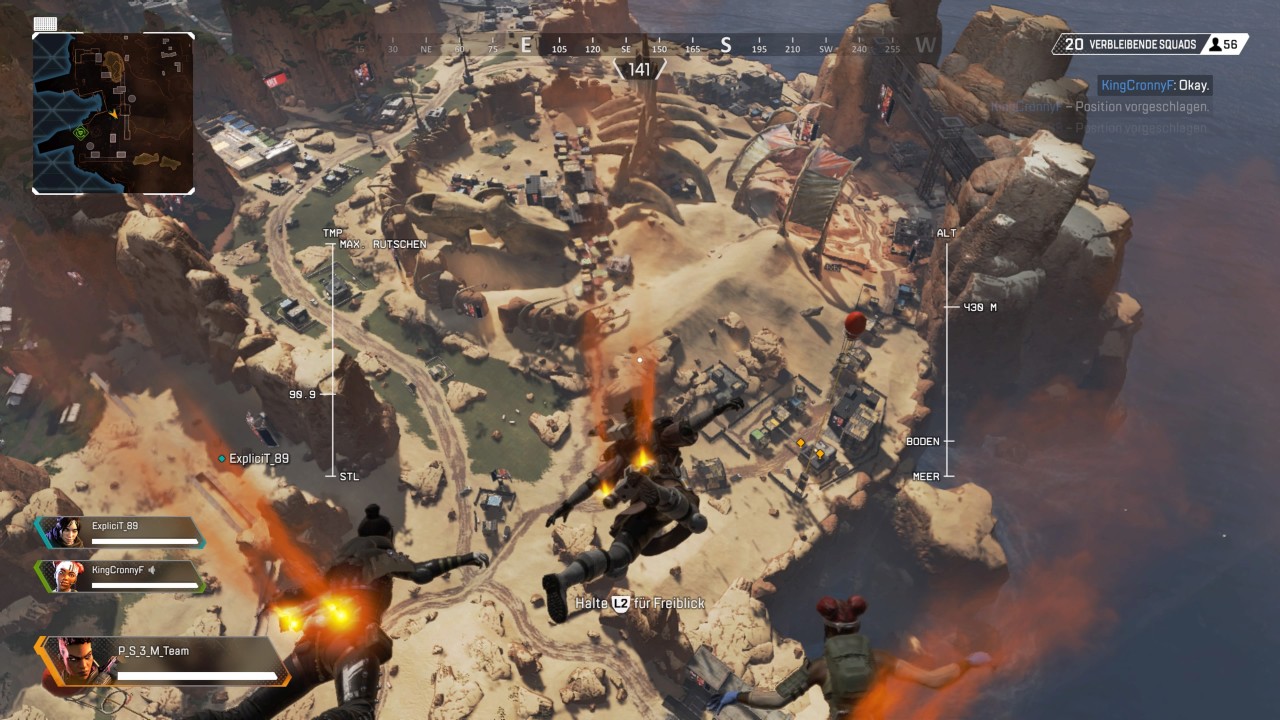Select KingCronnyF's squad portrait
Image resolution: width=1280 pixels, height=720 pixels.
coord(65,576)
